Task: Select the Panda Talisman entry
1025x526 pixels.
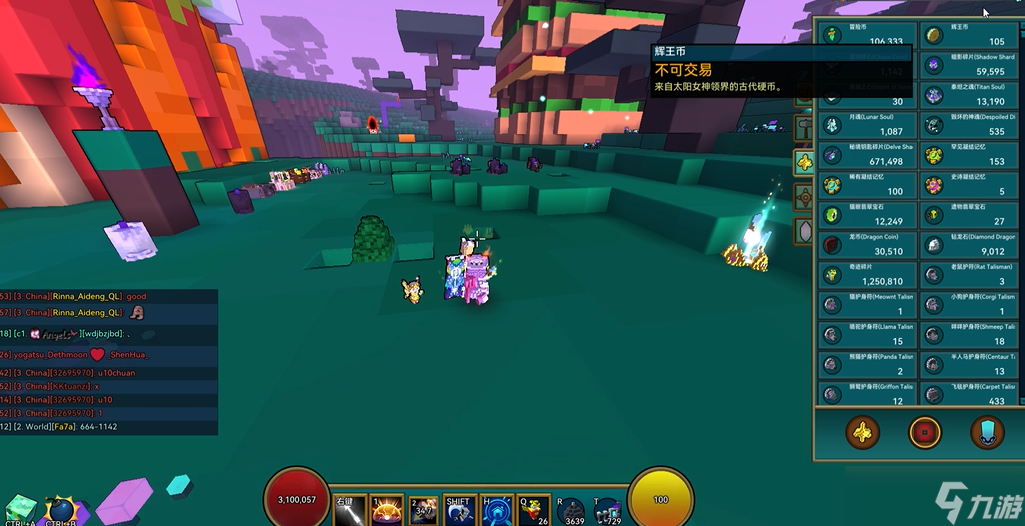Action: click(868, 364)
